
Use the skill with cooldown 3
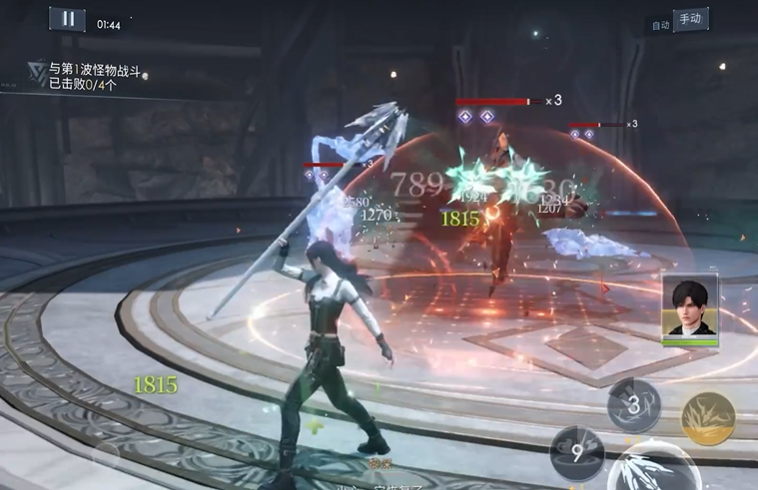tap(634, 405)
